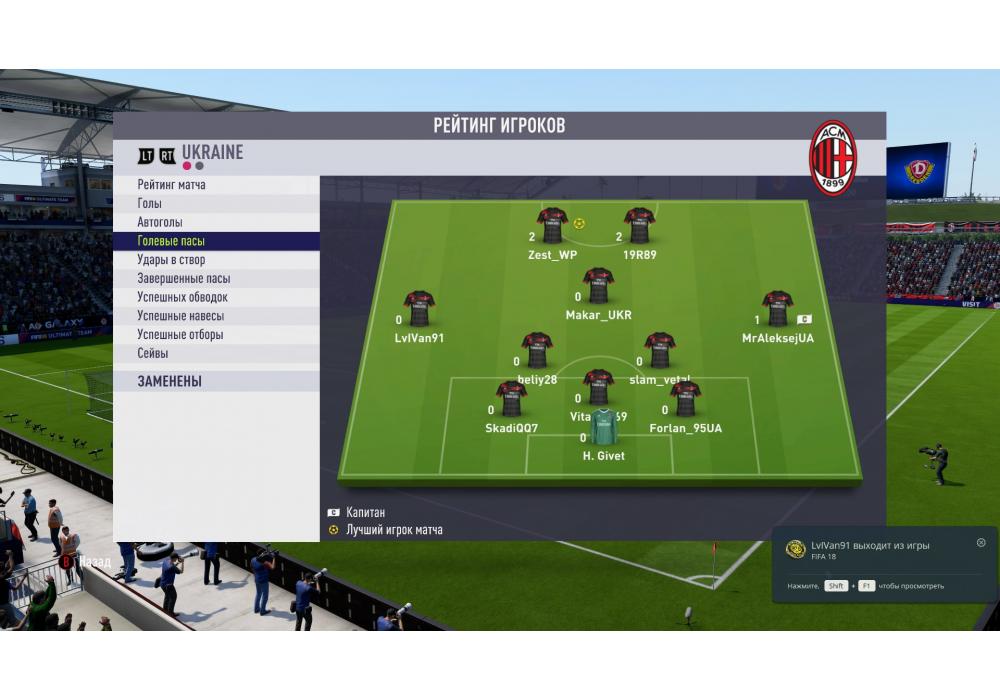Pick the 19R89 player shirt

coord(639,226)
